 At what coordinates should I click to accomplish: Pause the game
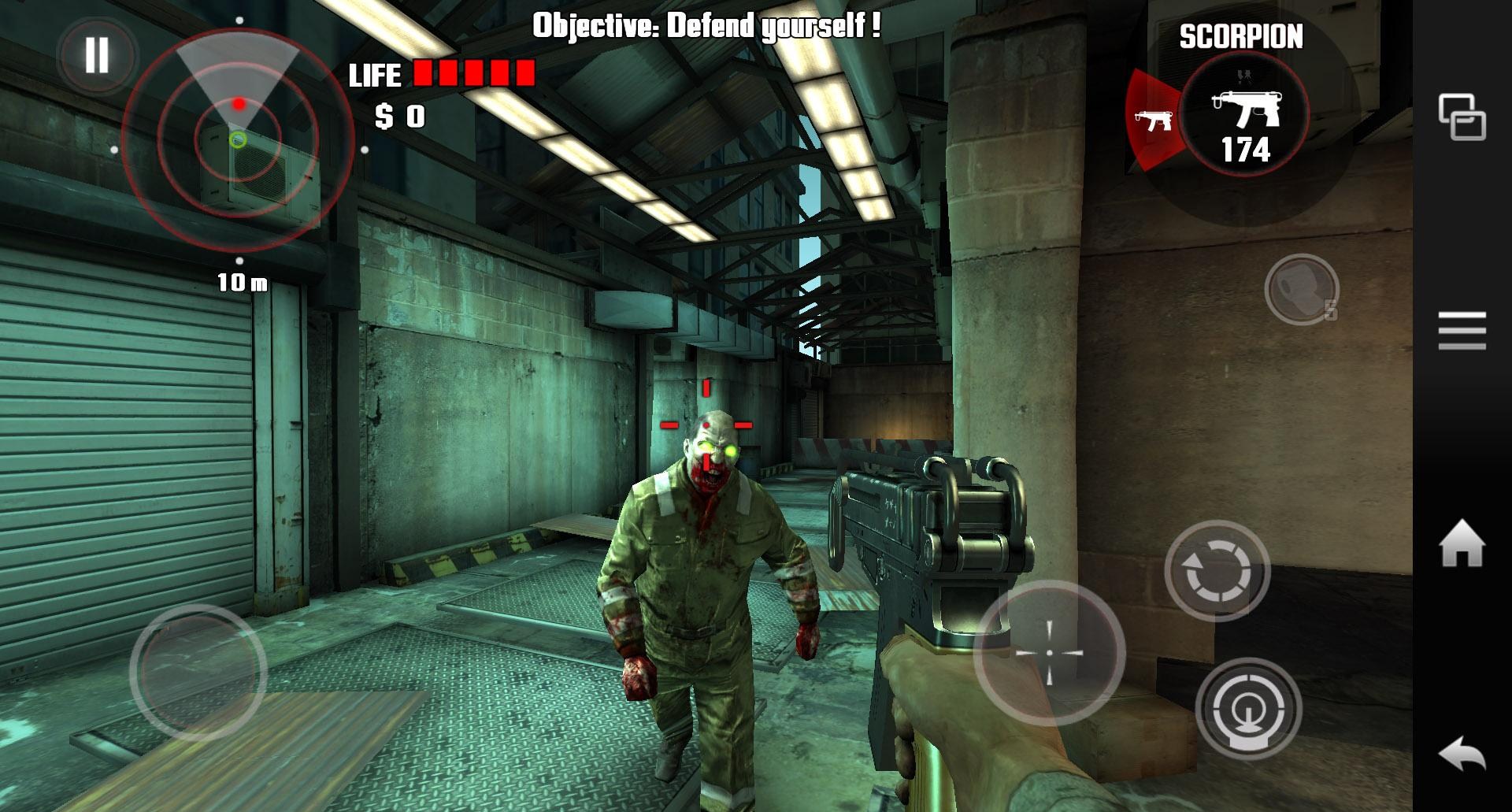[x=97, y=56]
